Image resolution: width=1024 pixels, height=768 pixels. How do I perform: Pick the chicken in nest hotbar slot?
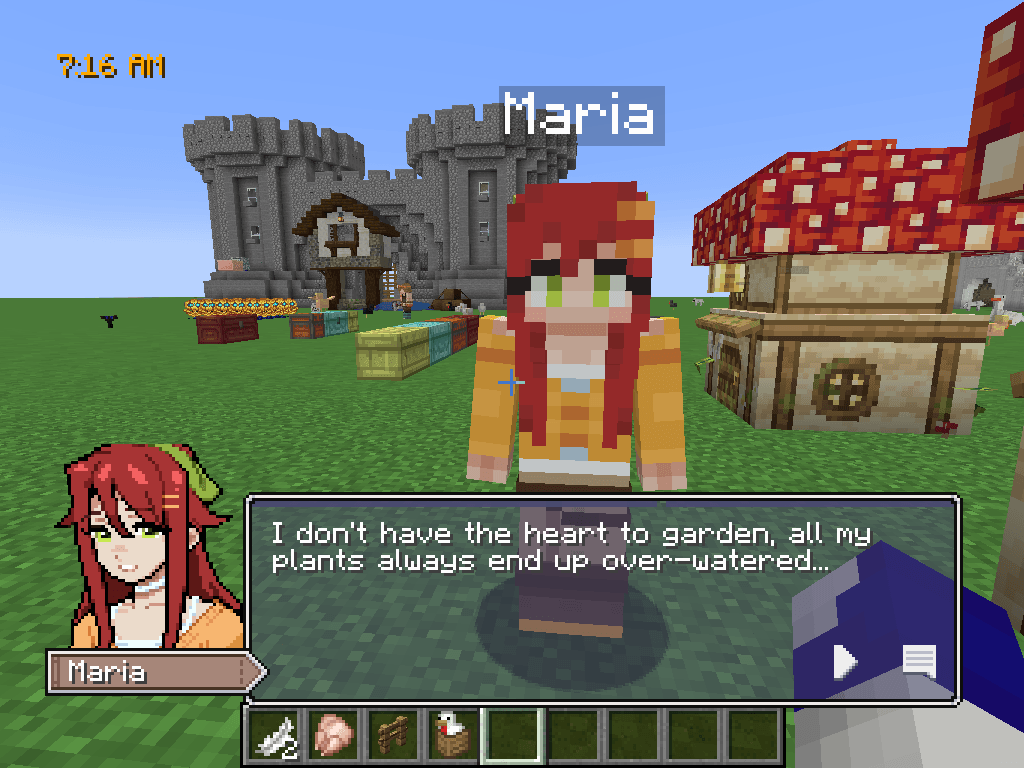click(x=452, y=738)
